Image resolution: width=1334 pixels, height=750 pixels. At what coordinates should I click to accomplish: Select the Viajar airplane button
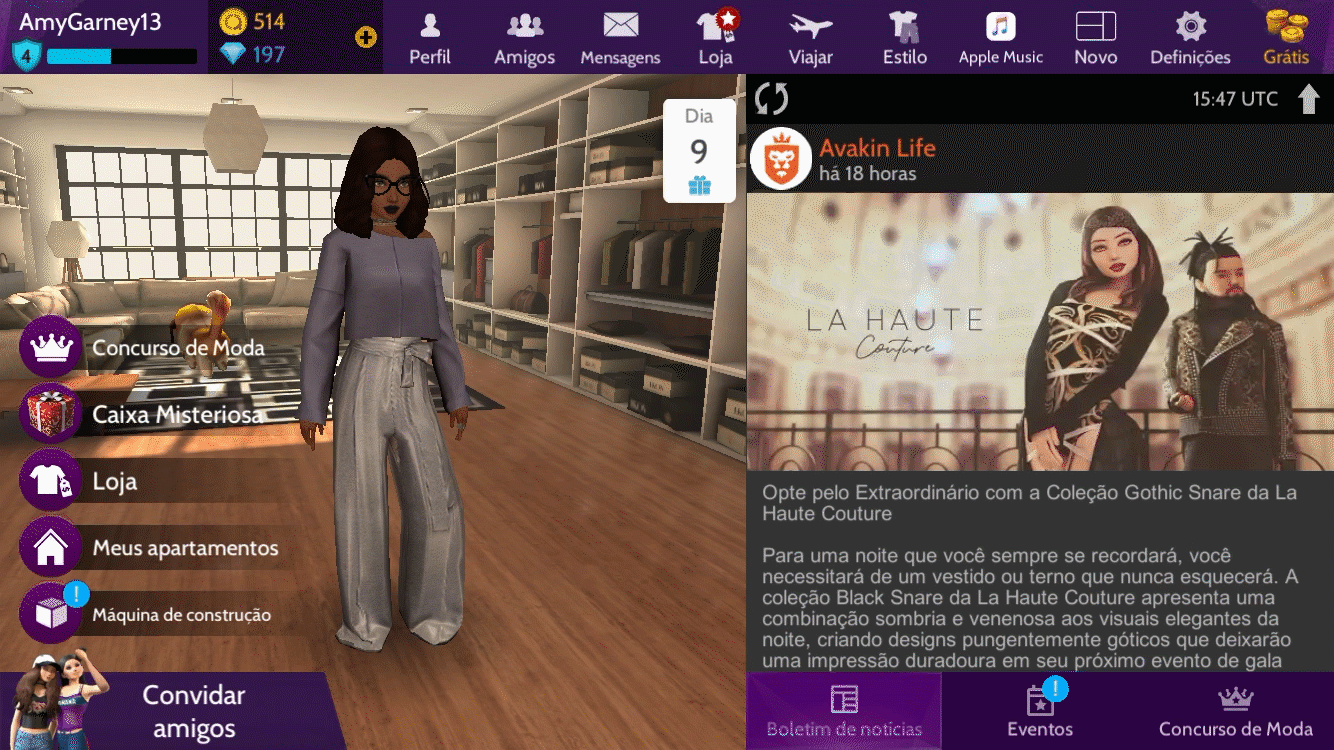pyautogui.click(x=810, y=37)
